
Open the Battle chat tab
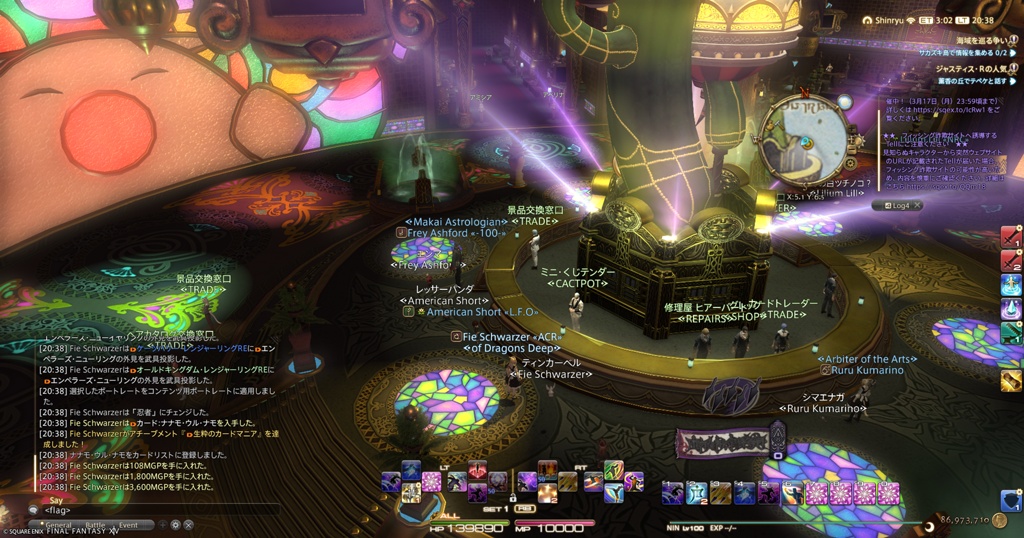[x=95, y=524]
